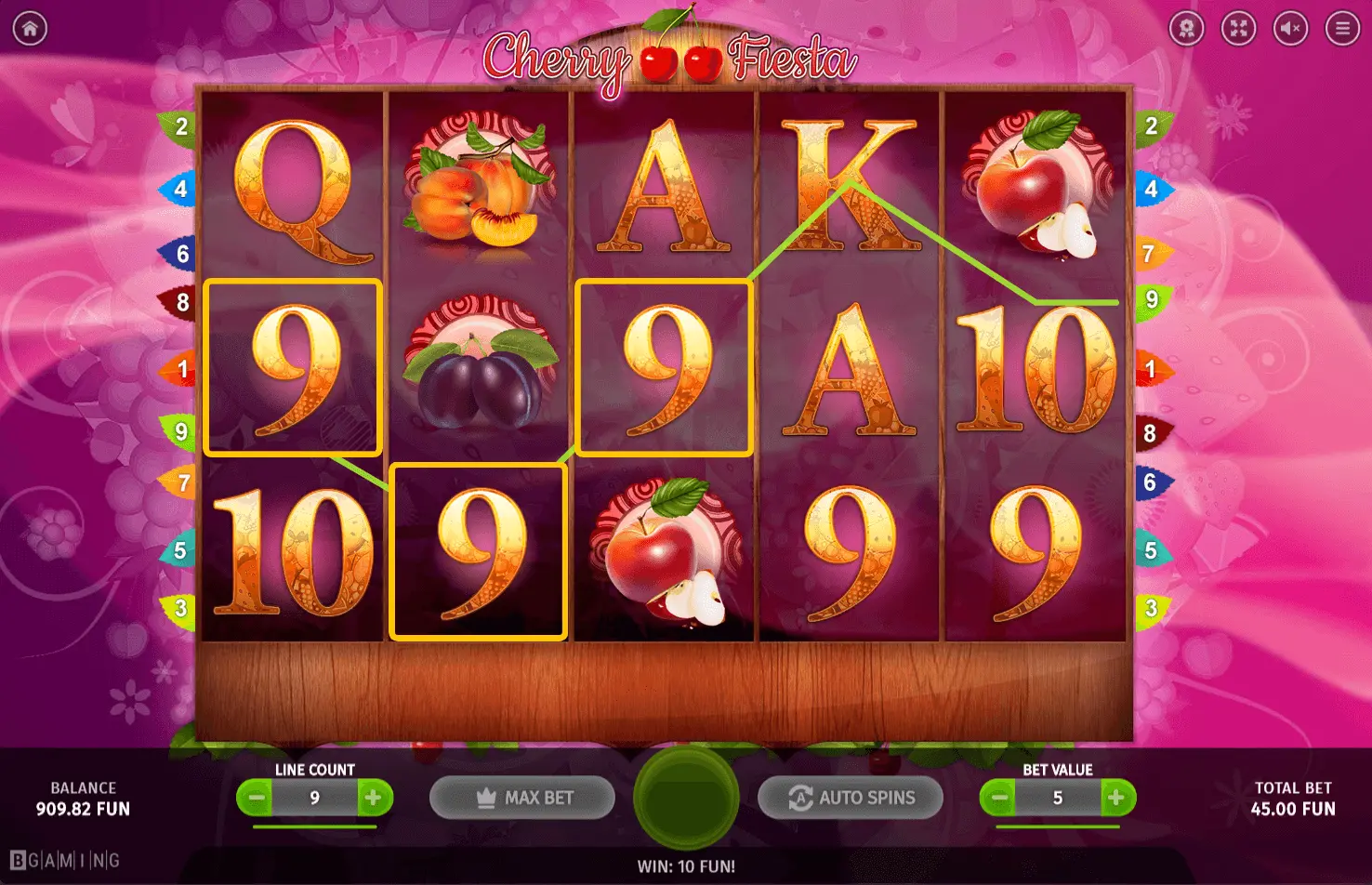The image size is (1372, 885).
Task: Go to the home screen
Action: [30, 29]
